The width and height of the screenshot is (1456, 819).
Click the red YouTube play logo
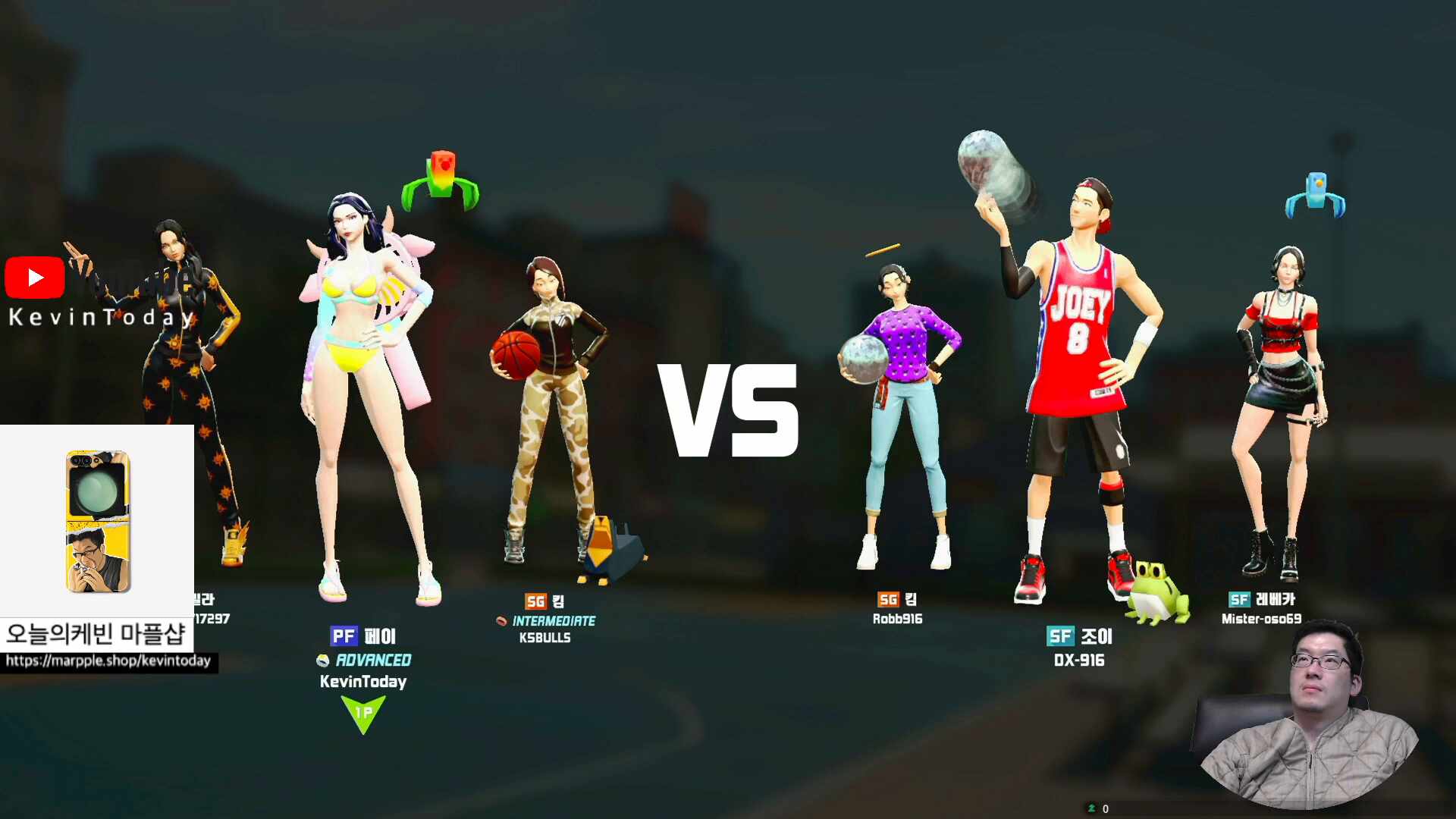[x=35, y=278]
